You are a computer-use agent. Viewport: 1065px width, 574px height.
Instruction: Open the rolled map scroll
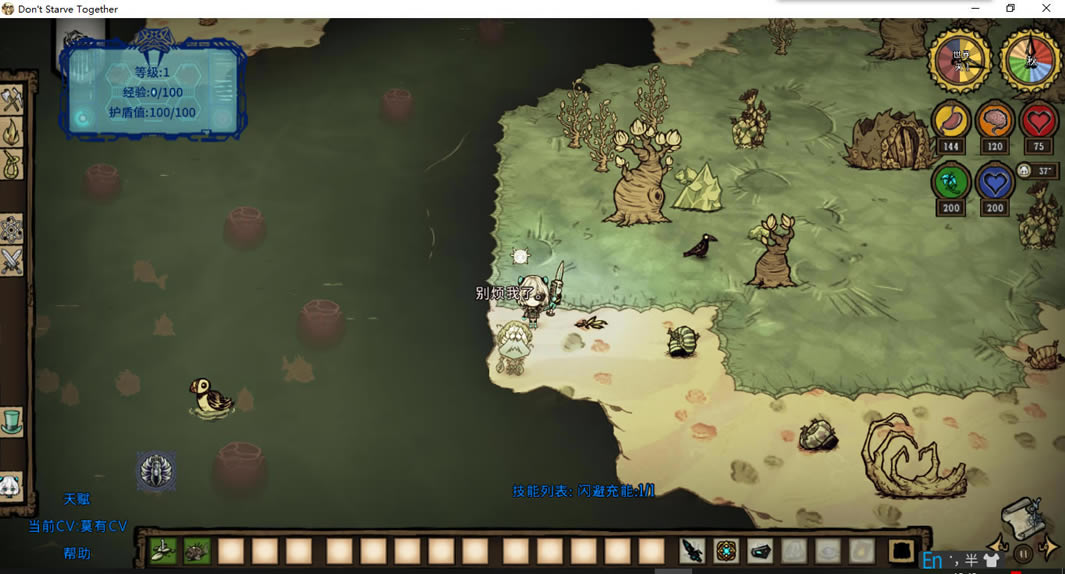click(x=1023, y=516)
